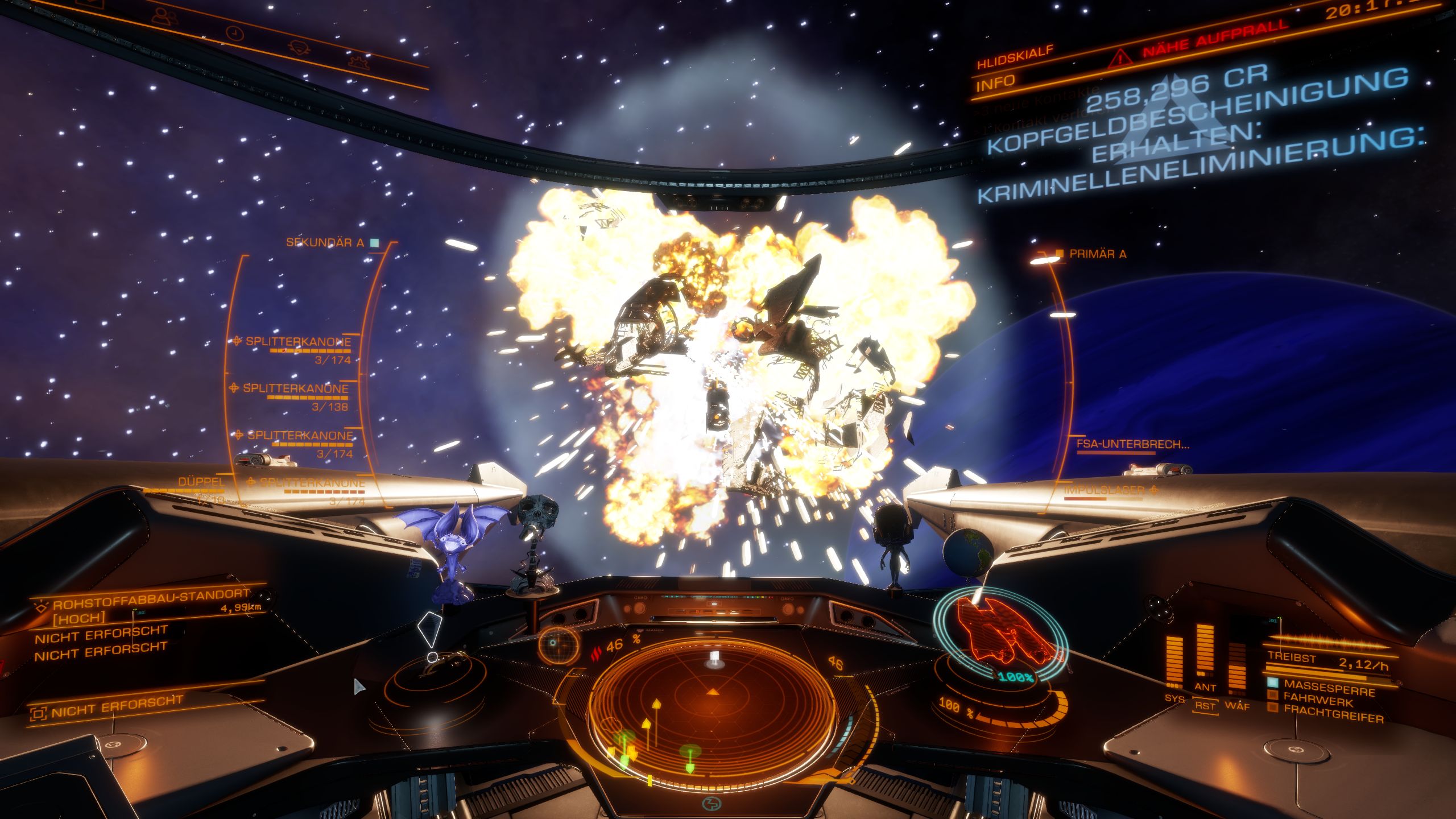Viewport: 1456px width, 819px height.
Task: Select the FSA-Unterbrecher primary weapon entry
Action: (1132, 444)
